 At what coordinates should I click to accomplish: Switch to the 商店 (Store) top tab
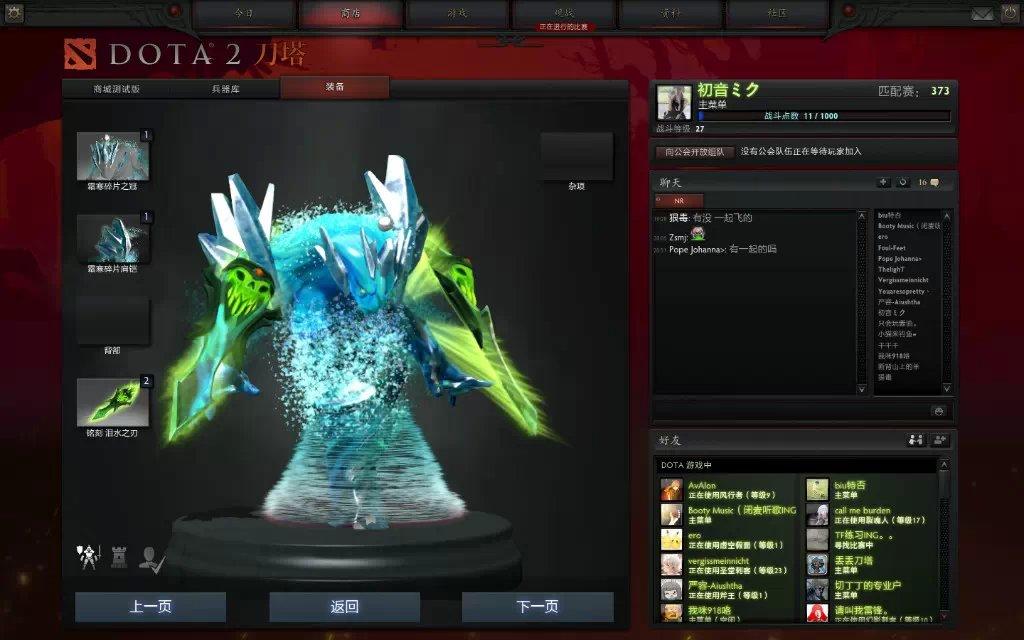tap(350, 14)
